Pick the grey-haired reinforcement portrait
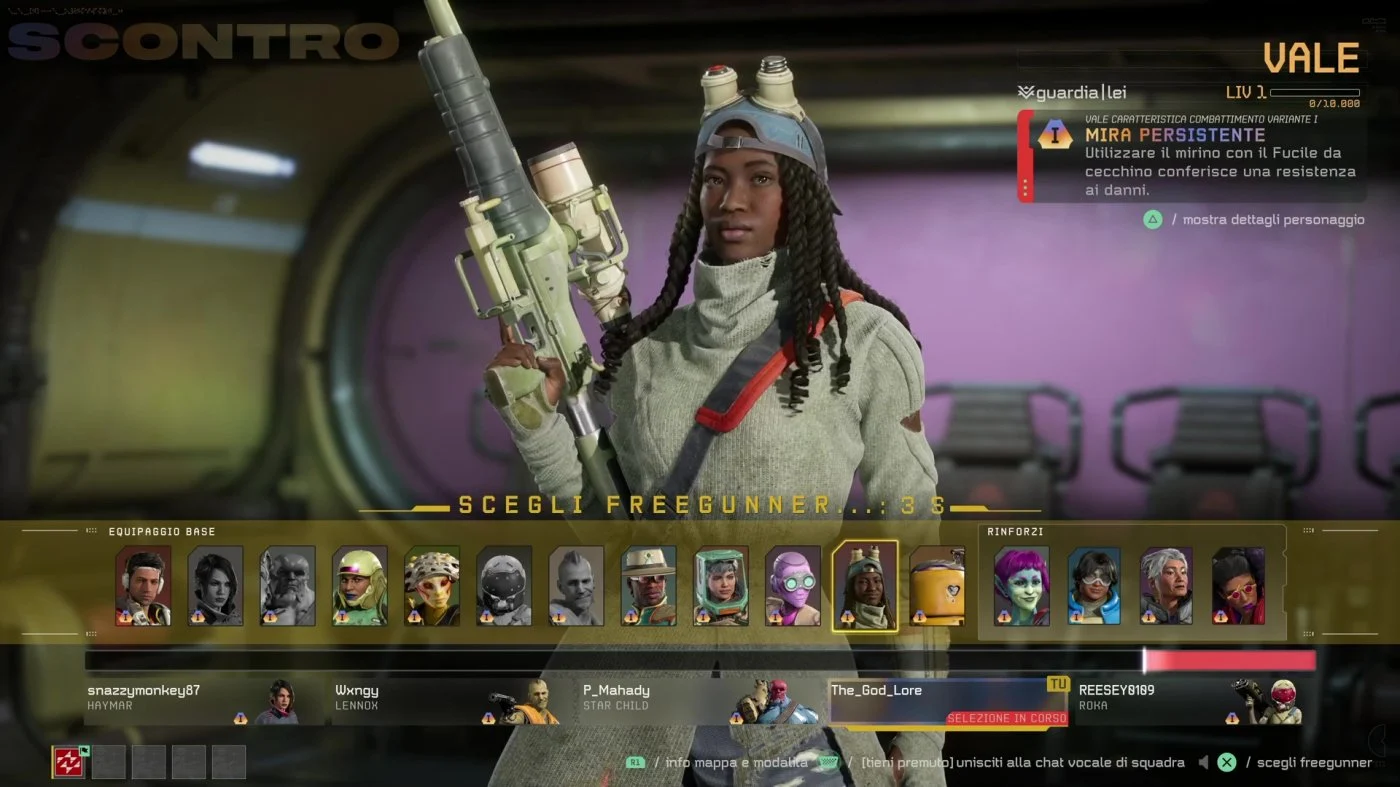This screenshot has height=787, width=1400. coord(1166,586)
